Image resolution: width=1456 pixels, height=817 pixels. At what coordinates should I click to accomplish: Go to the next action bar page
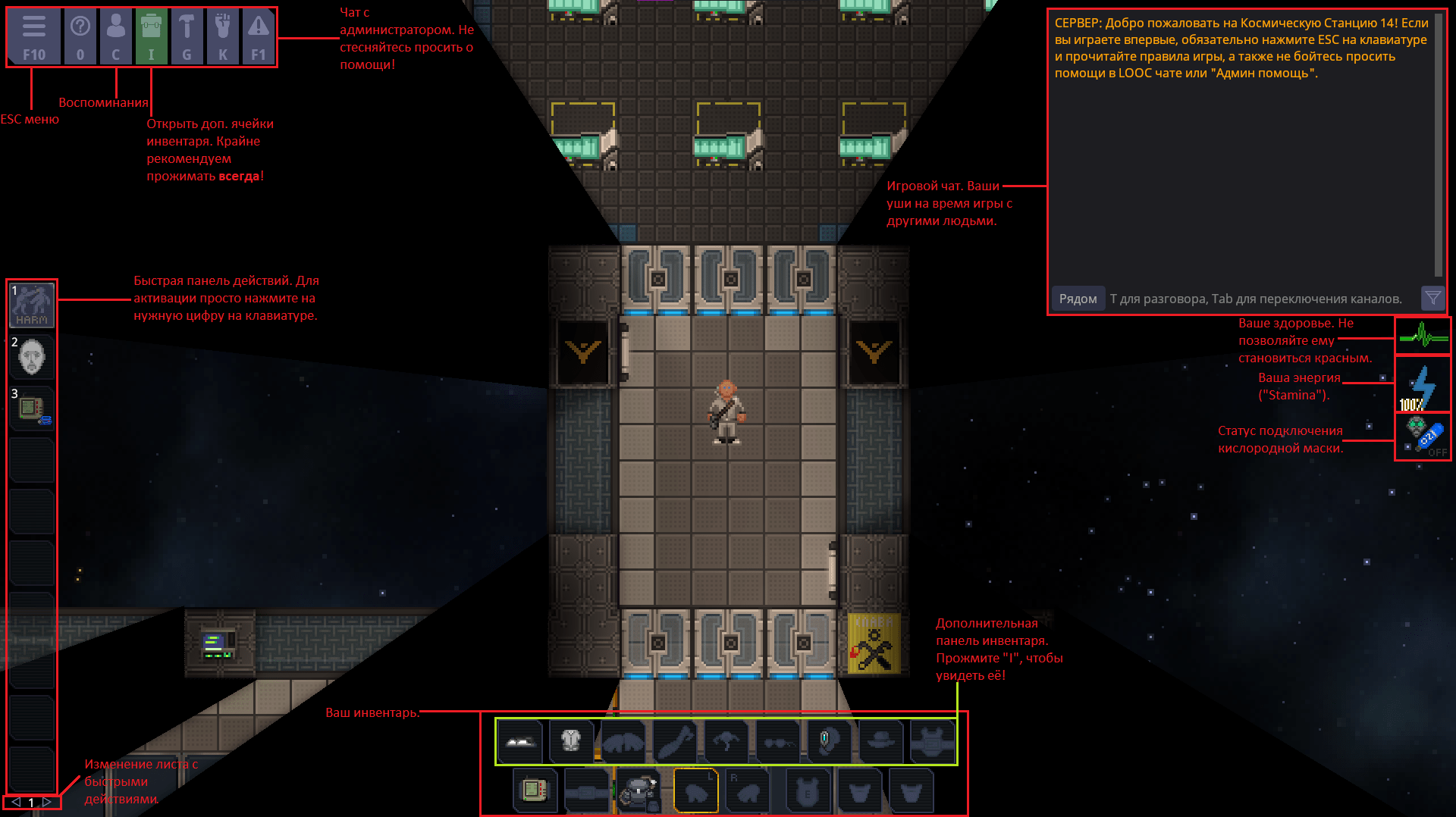(x=47, y=802)
